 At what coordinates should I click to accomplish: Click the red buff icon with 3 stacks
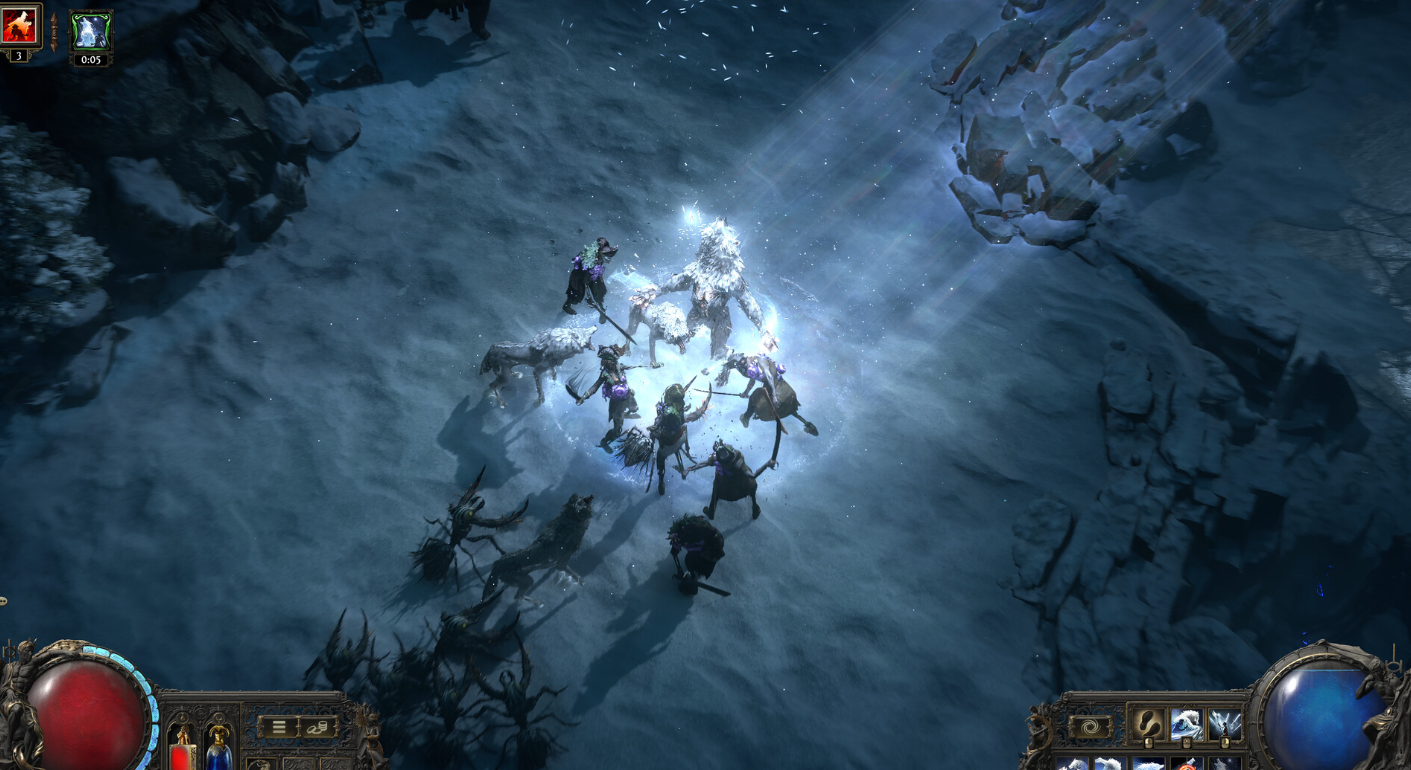tap(19, 26)
